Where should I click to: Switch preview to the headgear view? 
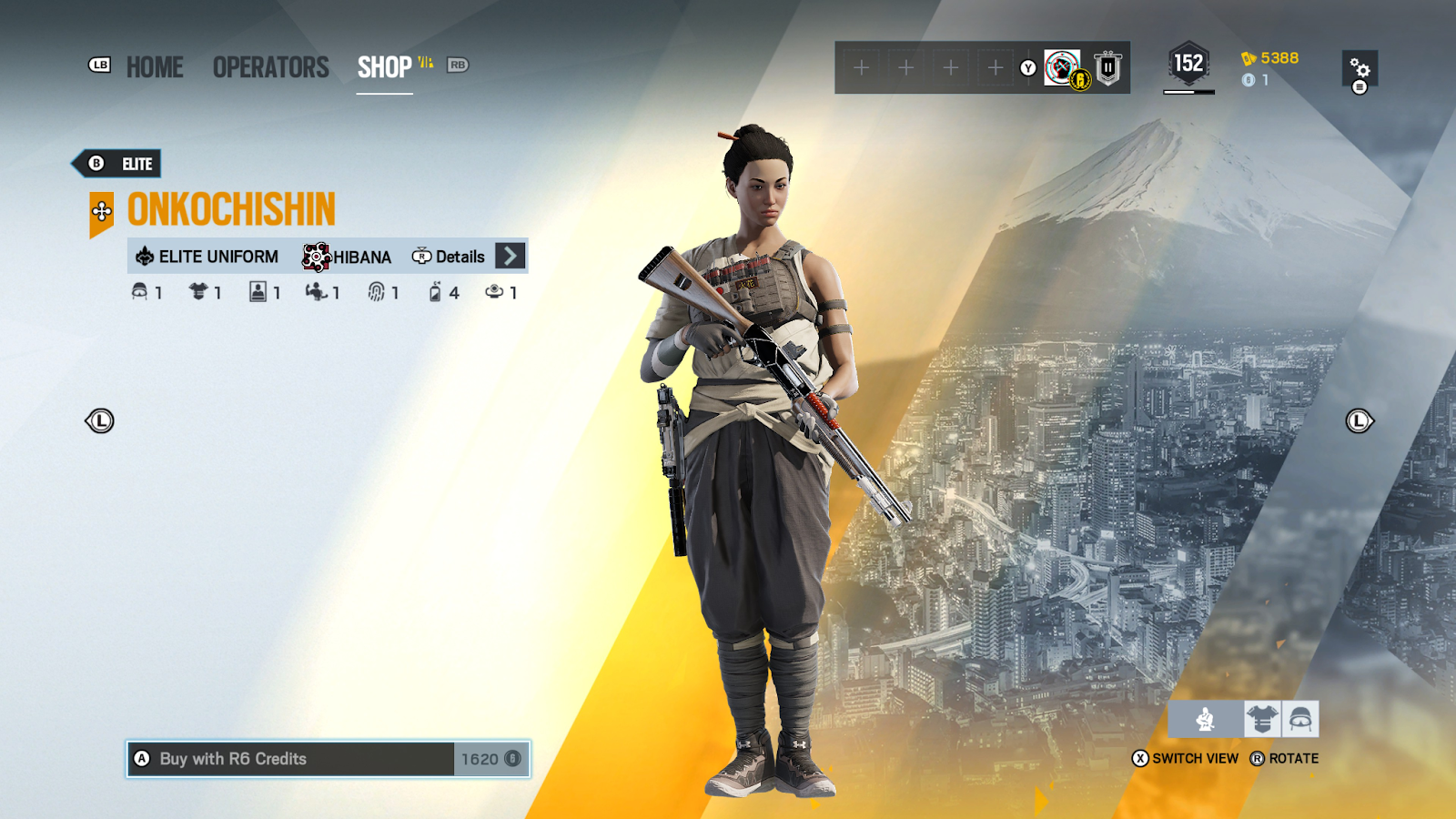pyautogui.click(x=1300, y=720)
